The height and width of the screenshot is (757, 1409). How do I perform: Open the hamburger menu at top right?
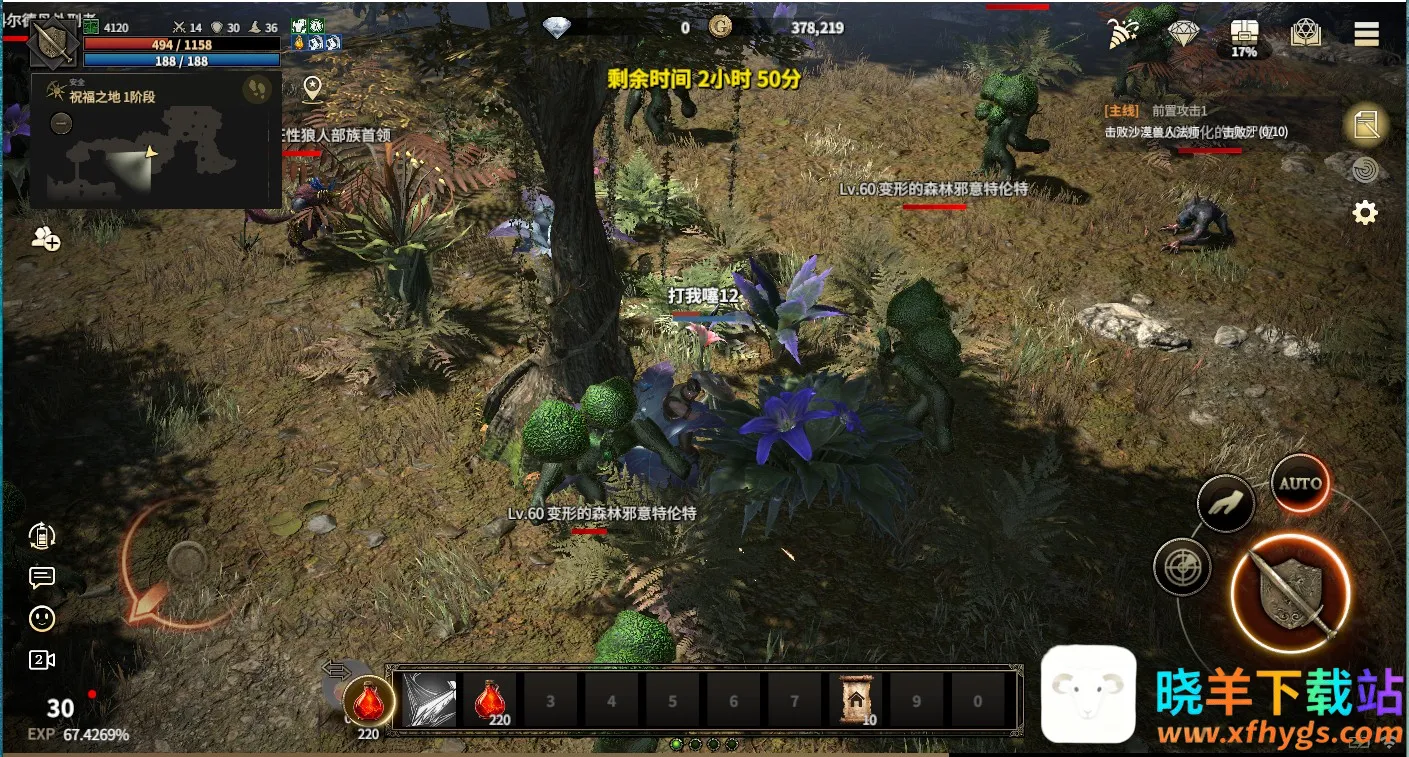click(x=1366, y=33)
